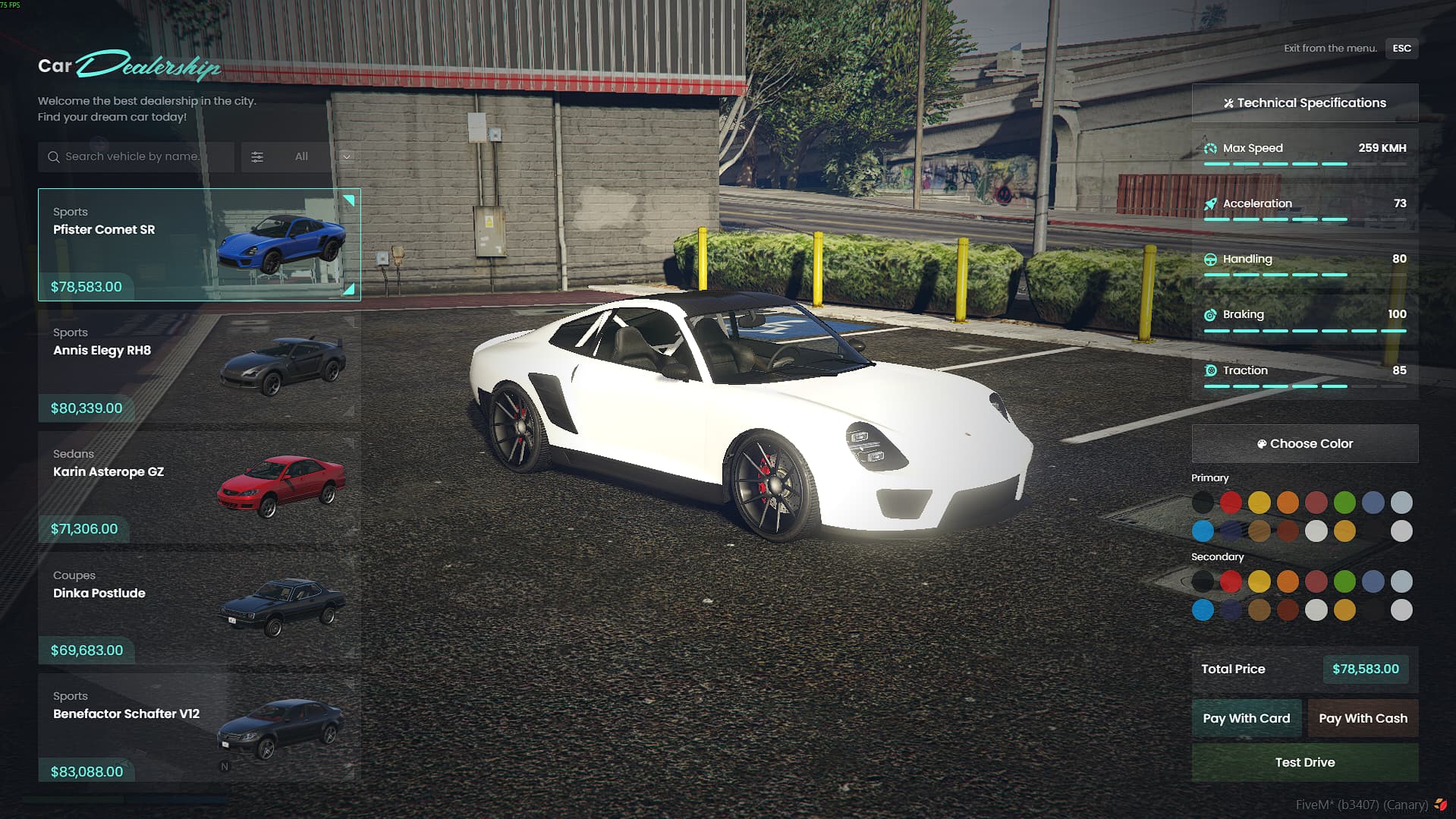Image resolution: width=1456 pixels, height=819 pixels.
Task: Pick the green primary color swatch
Action: click(x=1344, y=502)
